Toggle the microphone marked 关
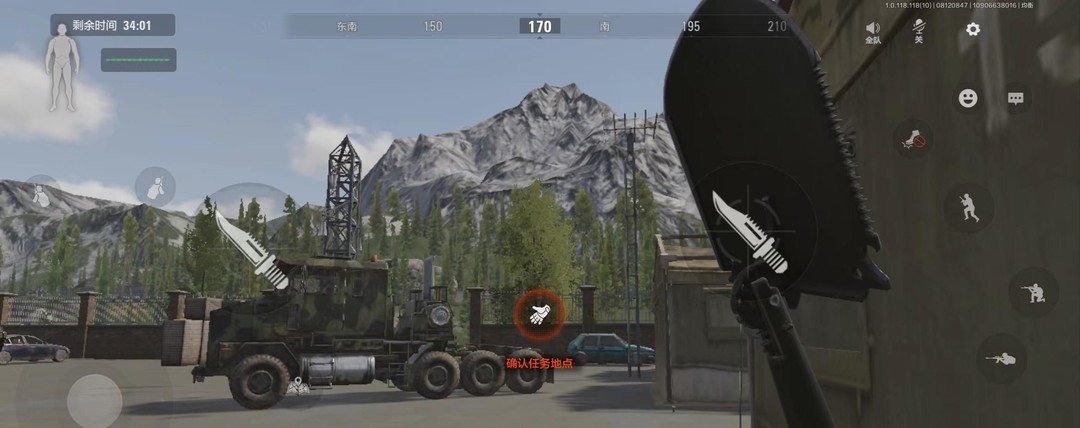Image resolution: width=1080 pixels, height=428 pixels. coord(918,31)
